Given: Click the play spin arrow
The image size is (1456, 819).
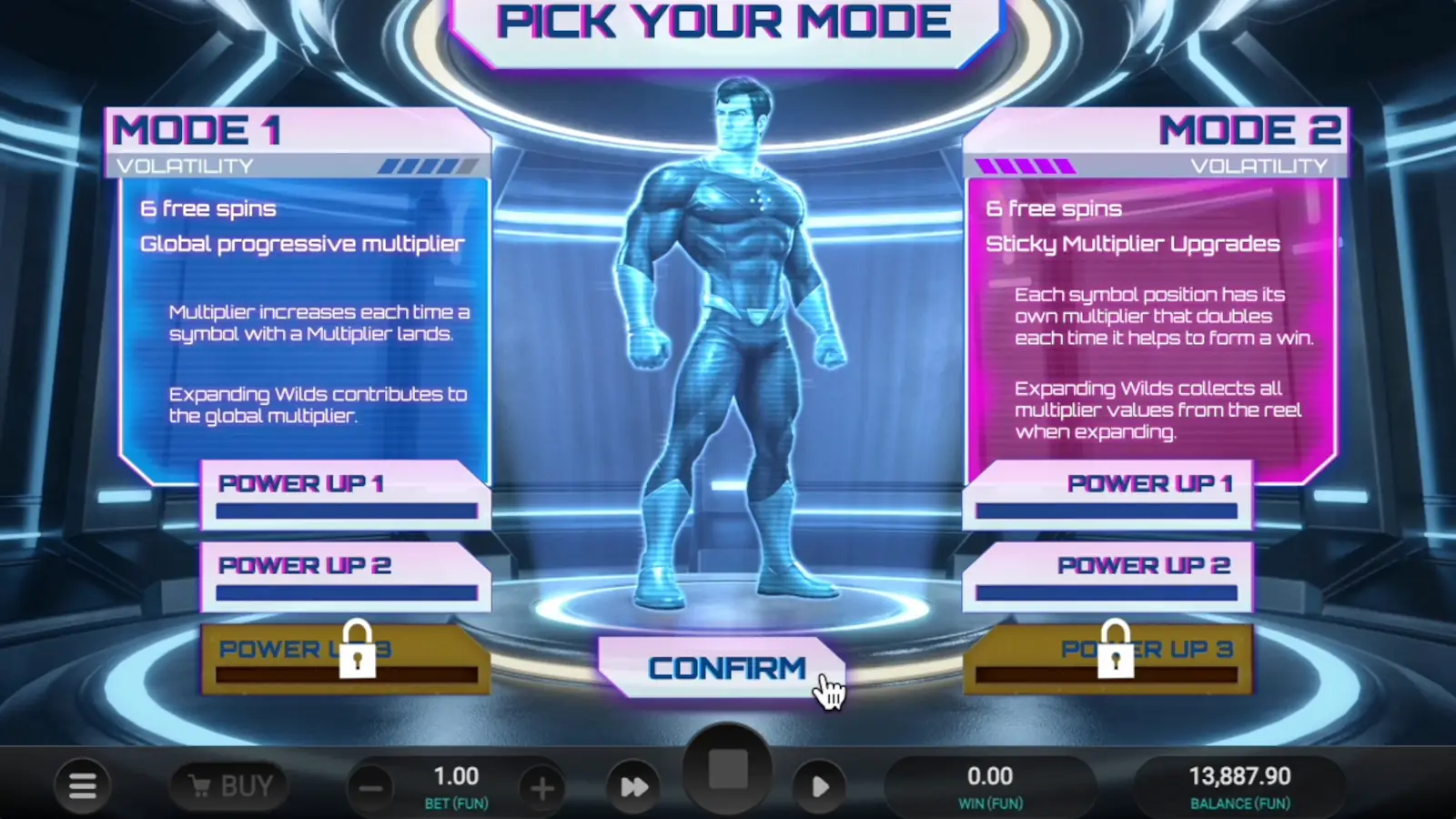Looking at the screenshot, I should click(817, 784).
